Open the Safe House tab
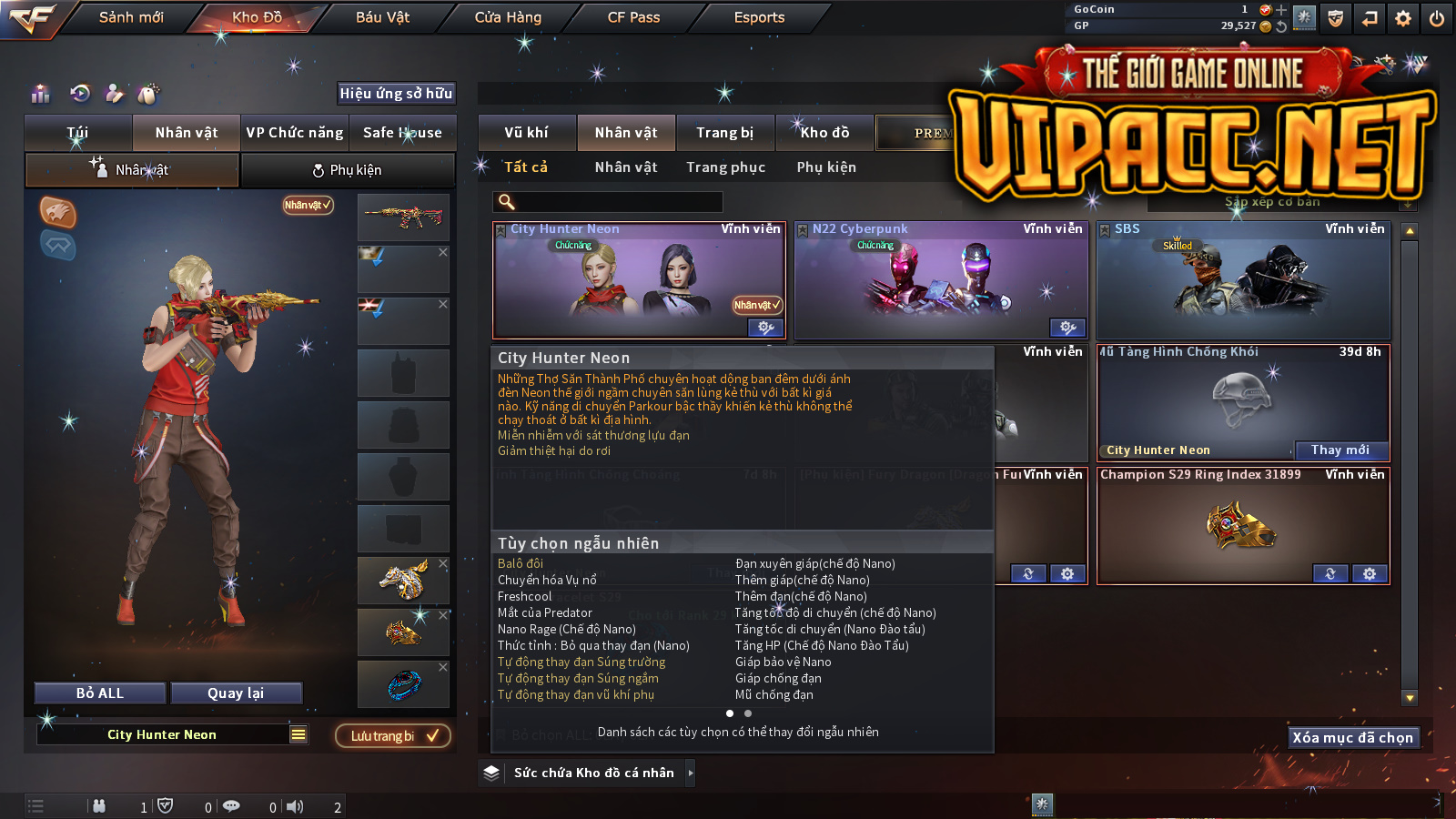The width and height of the screenshot is (1456, 819). coord(402,133)
